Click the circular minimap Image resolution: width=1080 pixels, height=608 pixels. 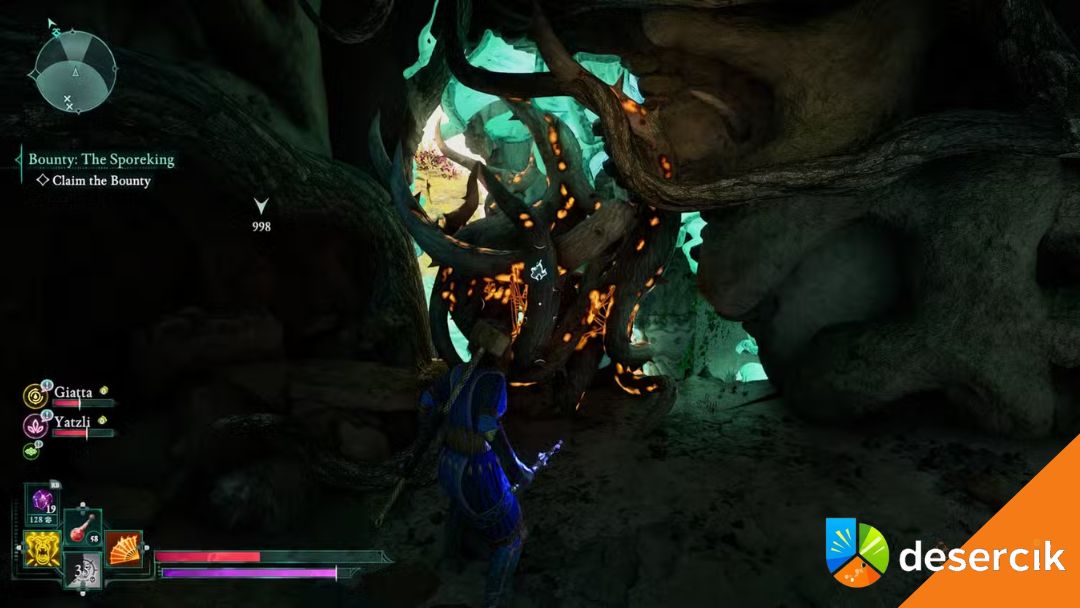click(x=75, y=72)
